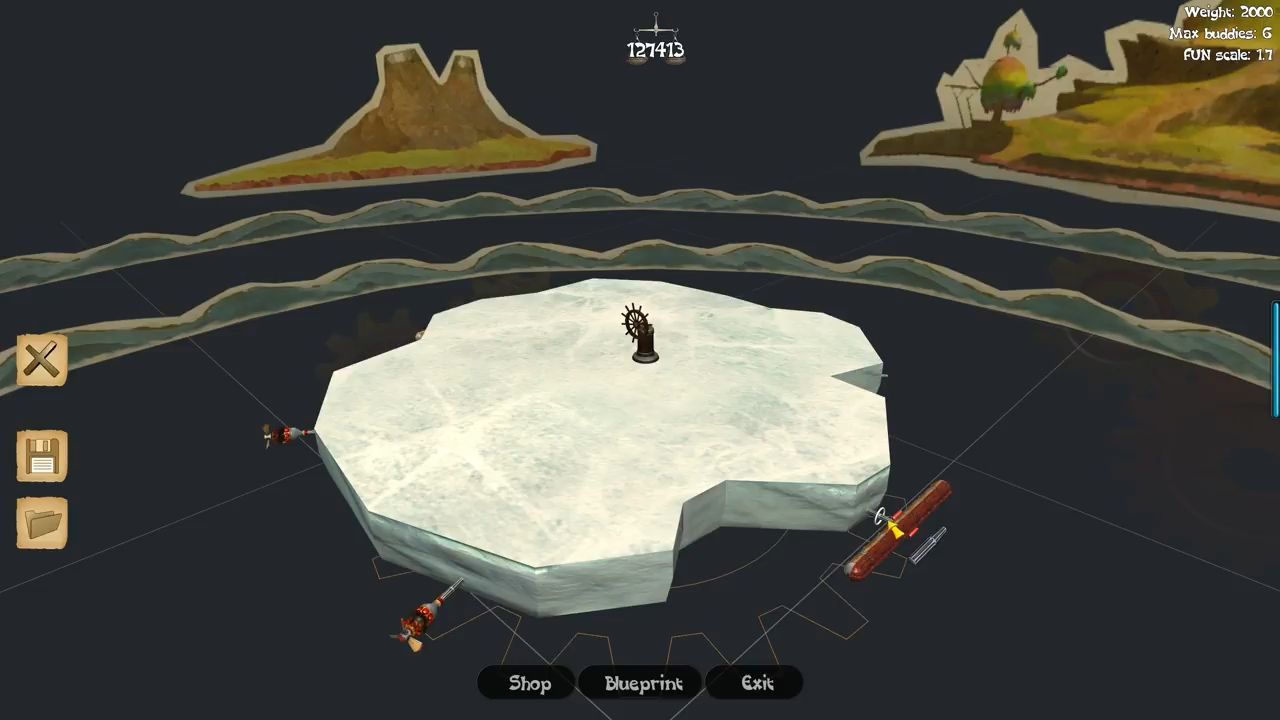This screenshot has width=1280, height=720.
Task: Load a design with the folder icon
Action: point(42,522)
